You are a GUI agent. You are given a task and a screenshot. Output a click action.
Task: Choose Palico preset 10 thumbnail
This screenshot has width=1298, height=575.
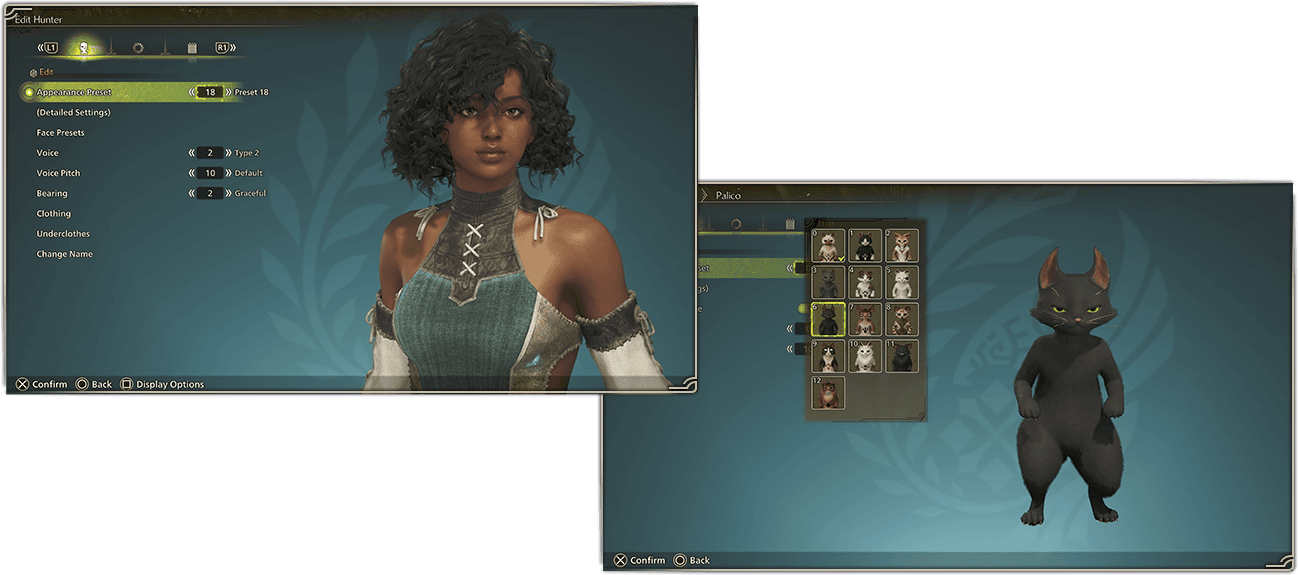click(865, 356)
